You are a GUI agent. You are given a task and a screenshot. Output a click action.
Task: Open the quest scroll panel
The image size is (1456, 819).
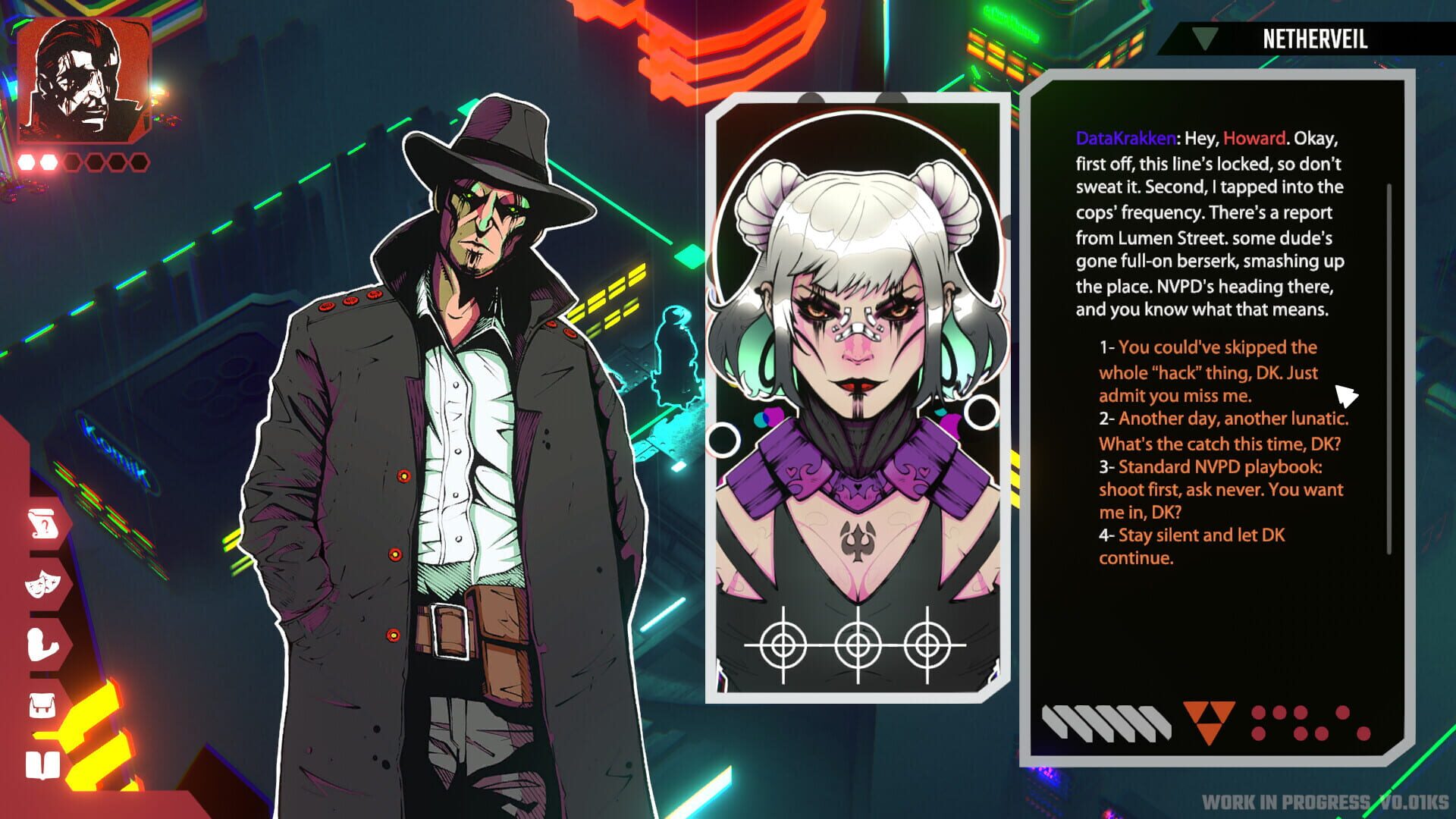(x=42, y=523)
